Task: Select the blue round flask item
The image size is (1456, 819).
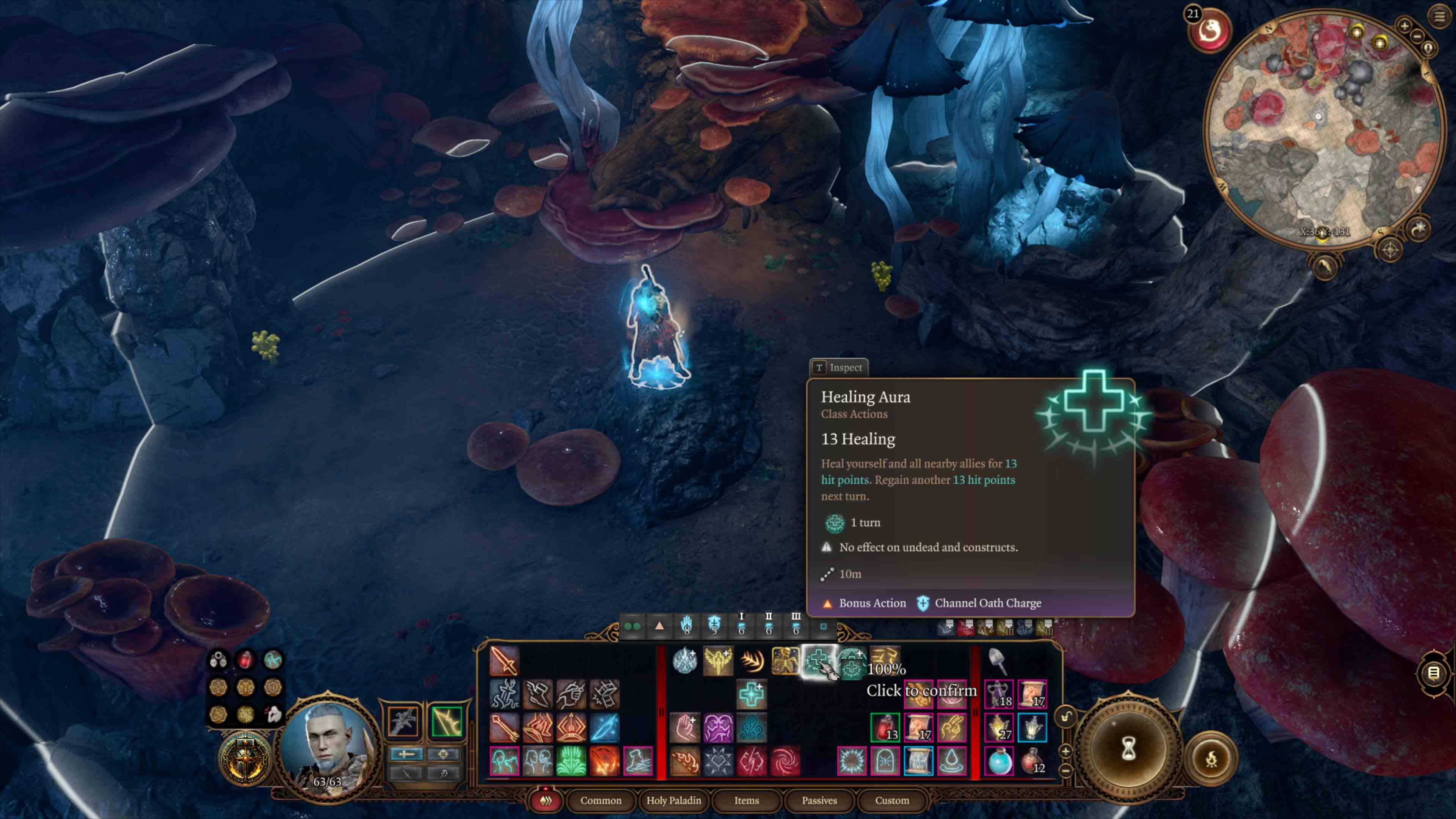Action: tap(999, 760)
